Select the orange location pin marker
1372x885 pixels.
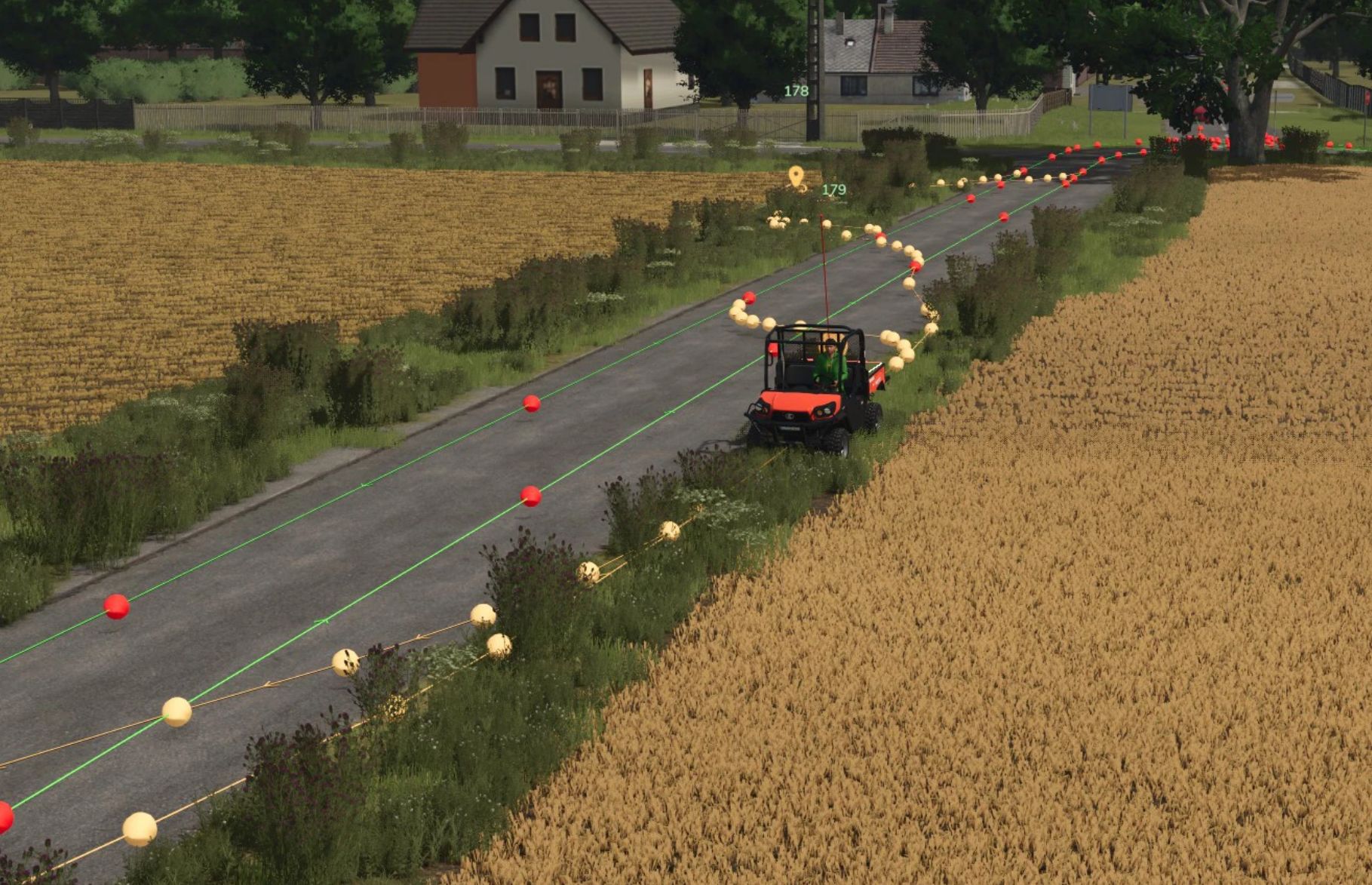(796, 177)
